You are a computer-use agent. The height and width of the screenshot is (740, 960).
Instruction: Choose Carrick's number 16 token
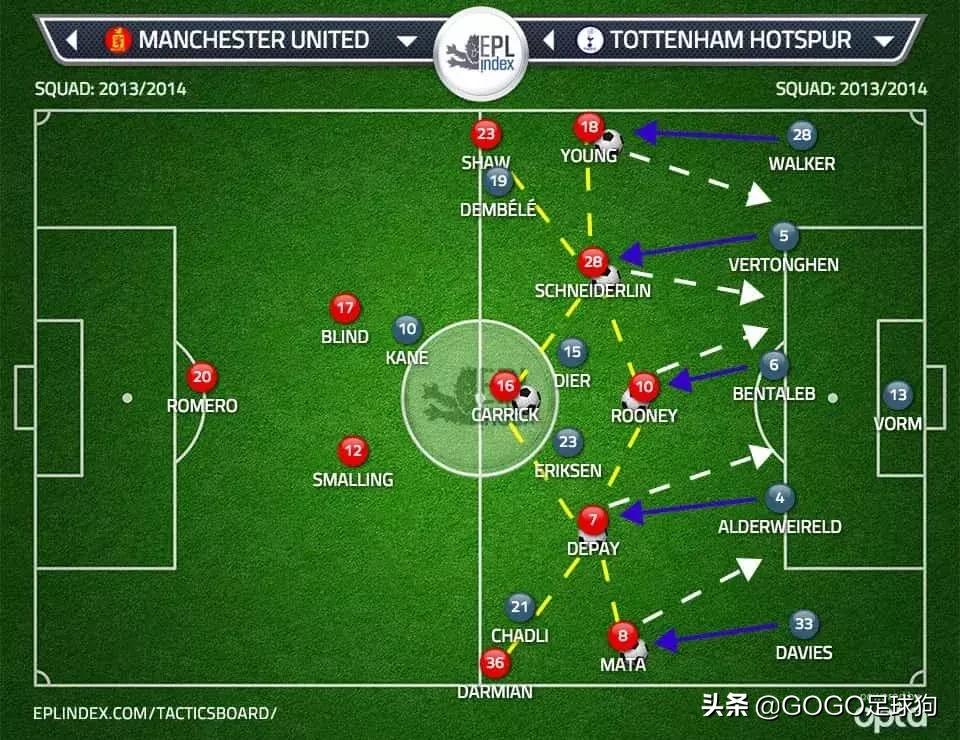pos(505,385)
